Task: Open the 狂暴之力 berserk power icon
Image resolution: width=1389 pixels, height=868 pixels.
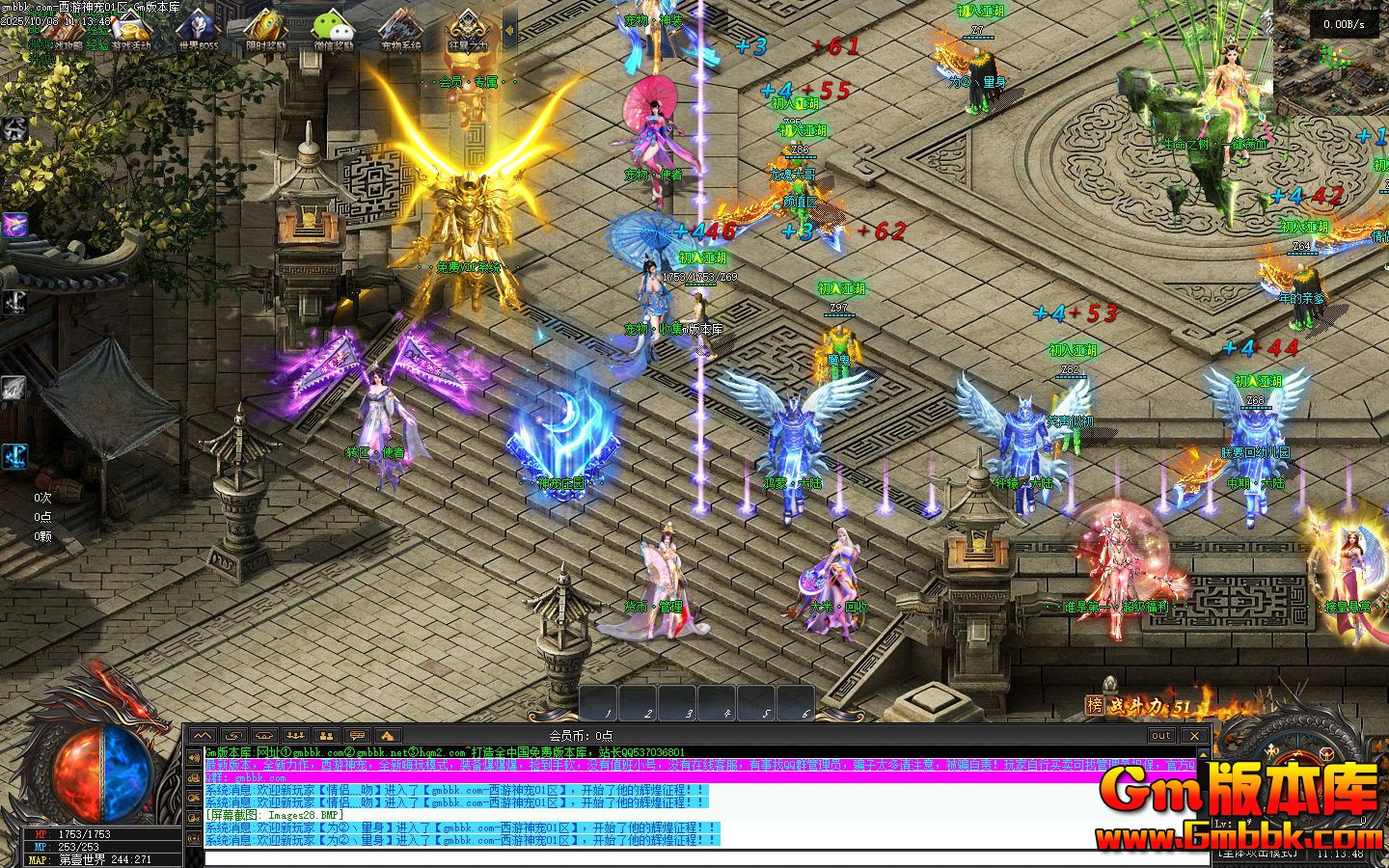Action: click(x=468, y=31)
